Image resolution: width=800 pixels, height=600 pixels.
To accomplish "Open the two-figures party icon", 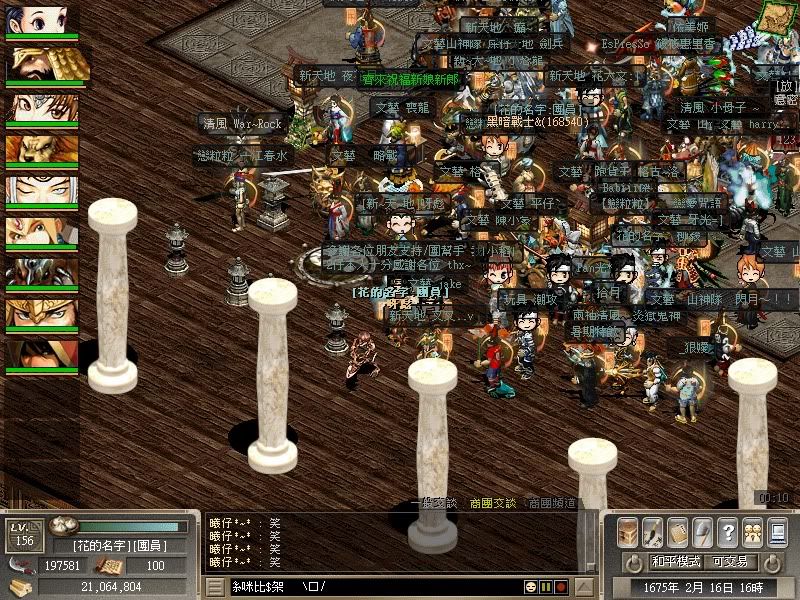I will 752,531.
